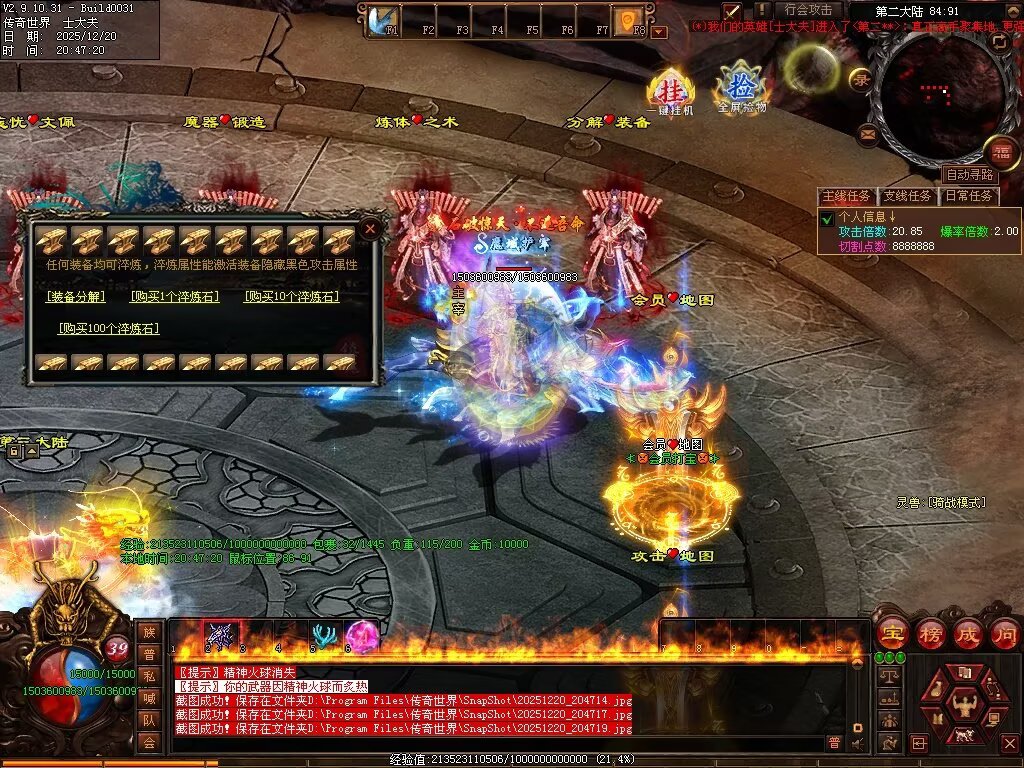The width and height of the screenshot is (1024, 768).
Task: Activate the 一键挂机 auto-battle icon
Action: click(669, 91)
